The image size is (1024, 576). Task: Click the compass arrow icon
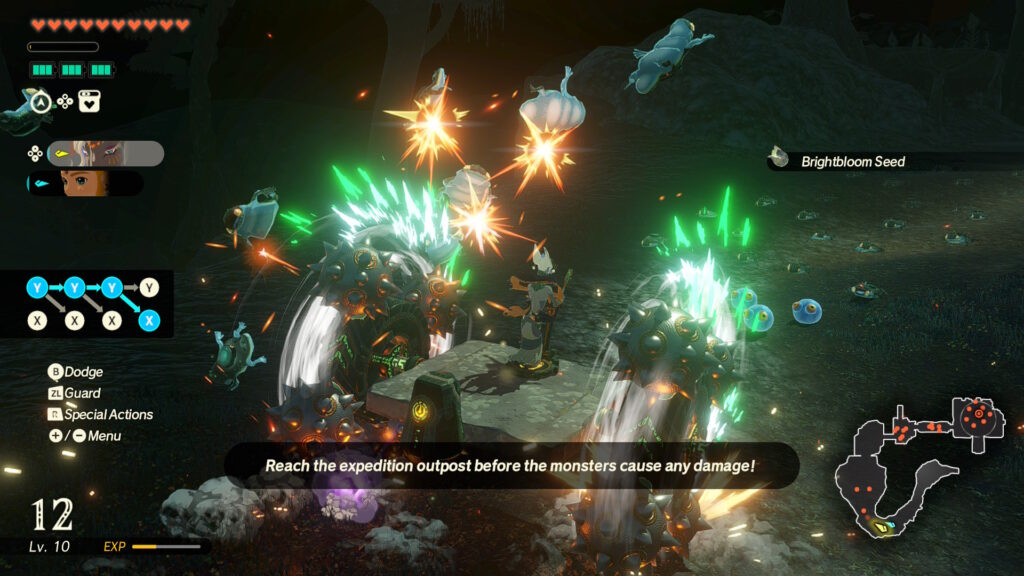coord(39,101)
